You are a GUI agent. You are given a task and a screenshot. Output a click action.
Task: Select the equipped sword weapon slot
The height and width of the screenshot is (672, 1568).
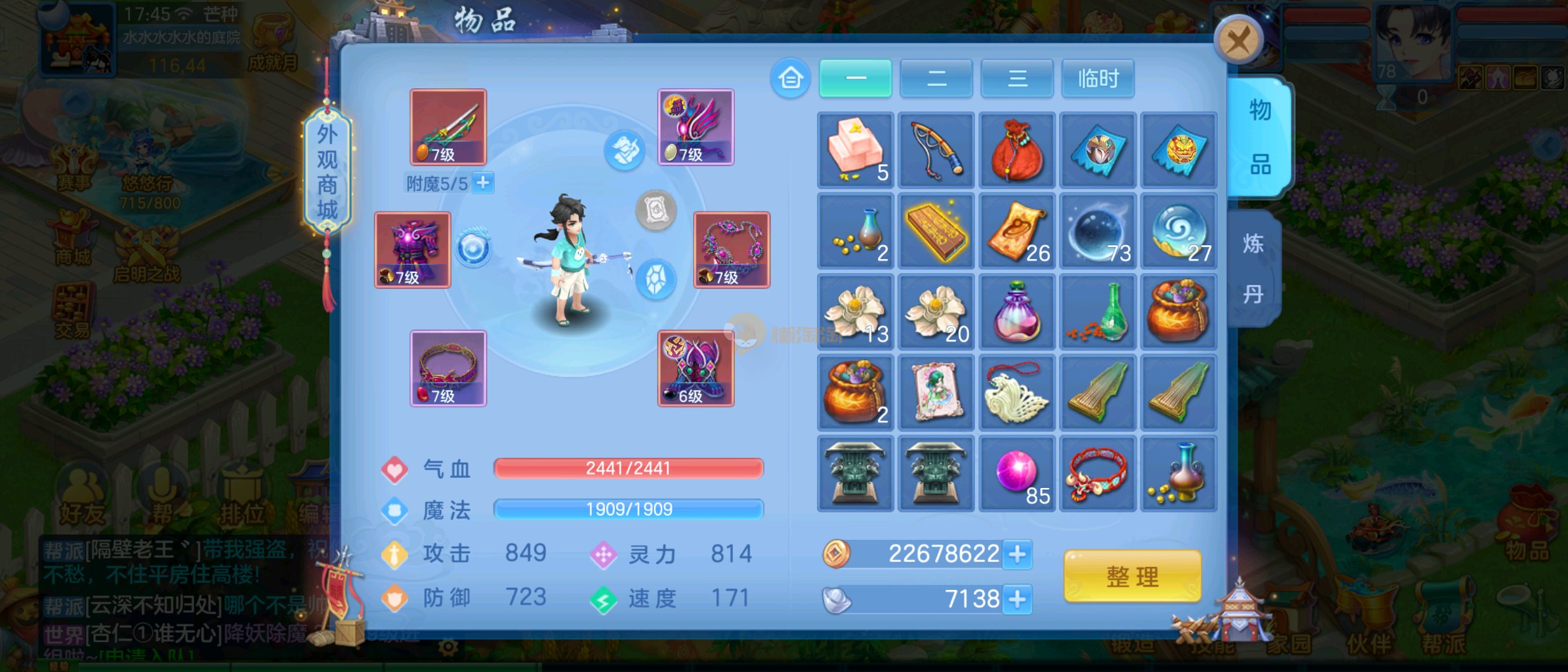pos(448,127)
